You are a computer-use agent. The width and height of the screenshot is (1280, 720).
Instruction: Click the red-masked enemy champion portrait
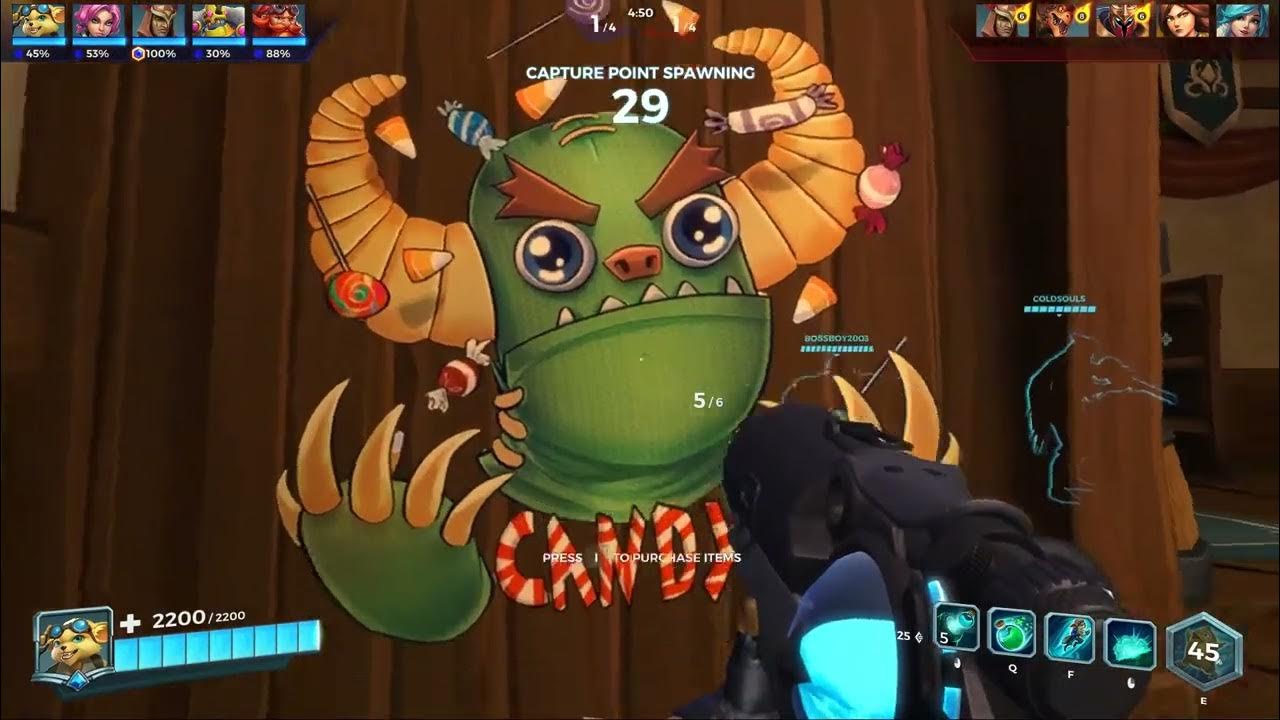coord(1122,20)
